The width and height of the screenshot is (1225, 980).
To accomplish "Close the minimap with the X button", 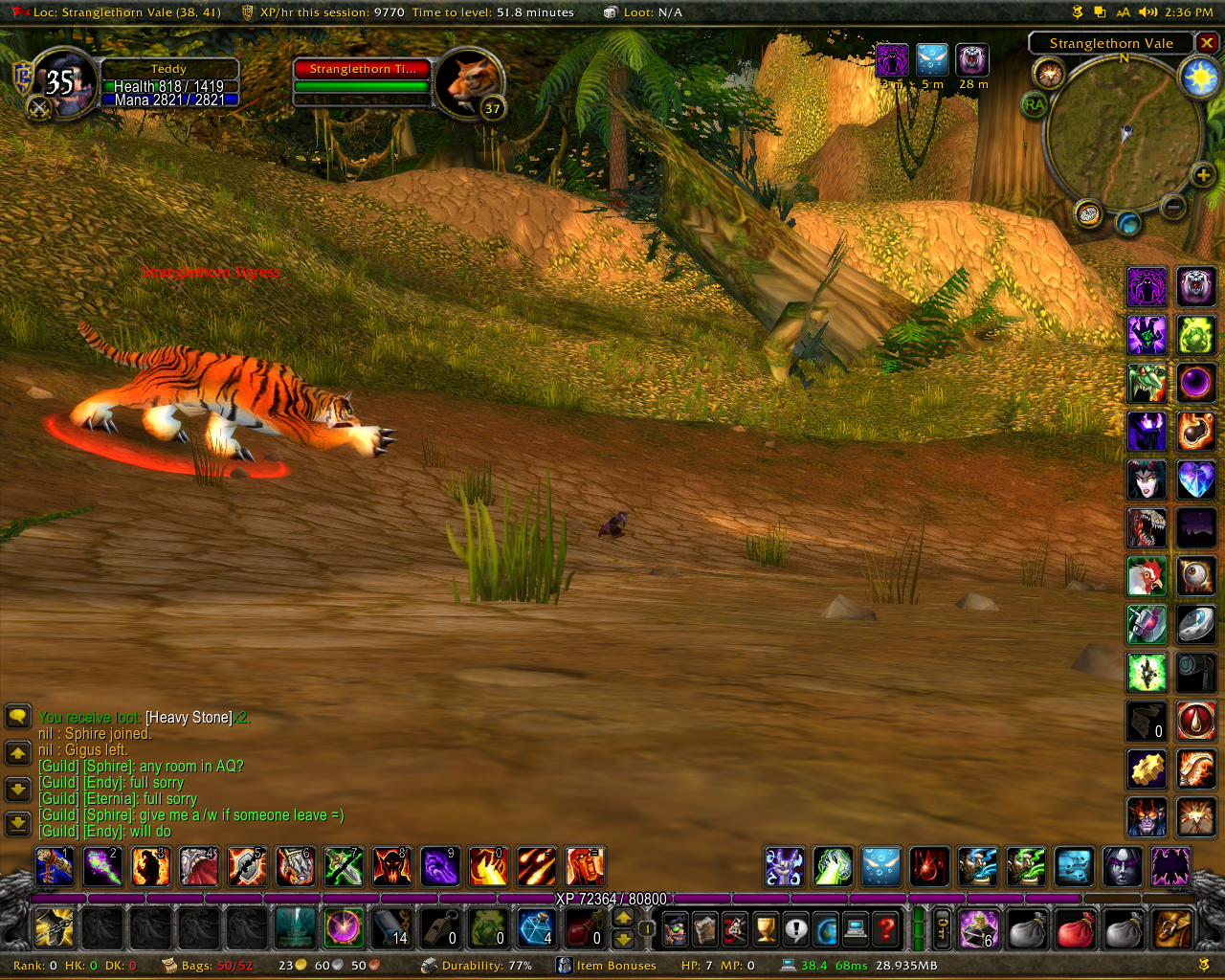I will tap(1207, 43).
